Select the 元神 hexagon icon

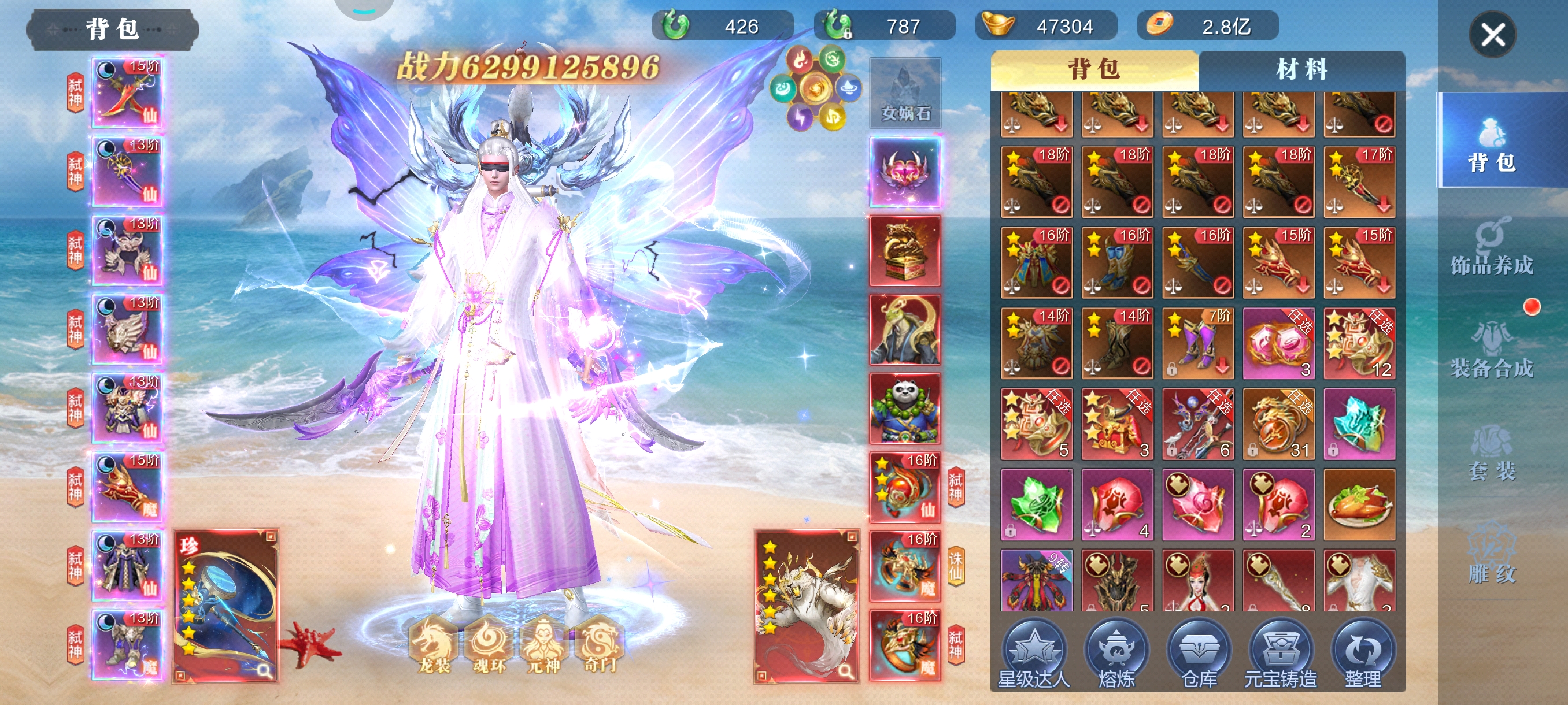pyautogui.click(x=543, y=646)
